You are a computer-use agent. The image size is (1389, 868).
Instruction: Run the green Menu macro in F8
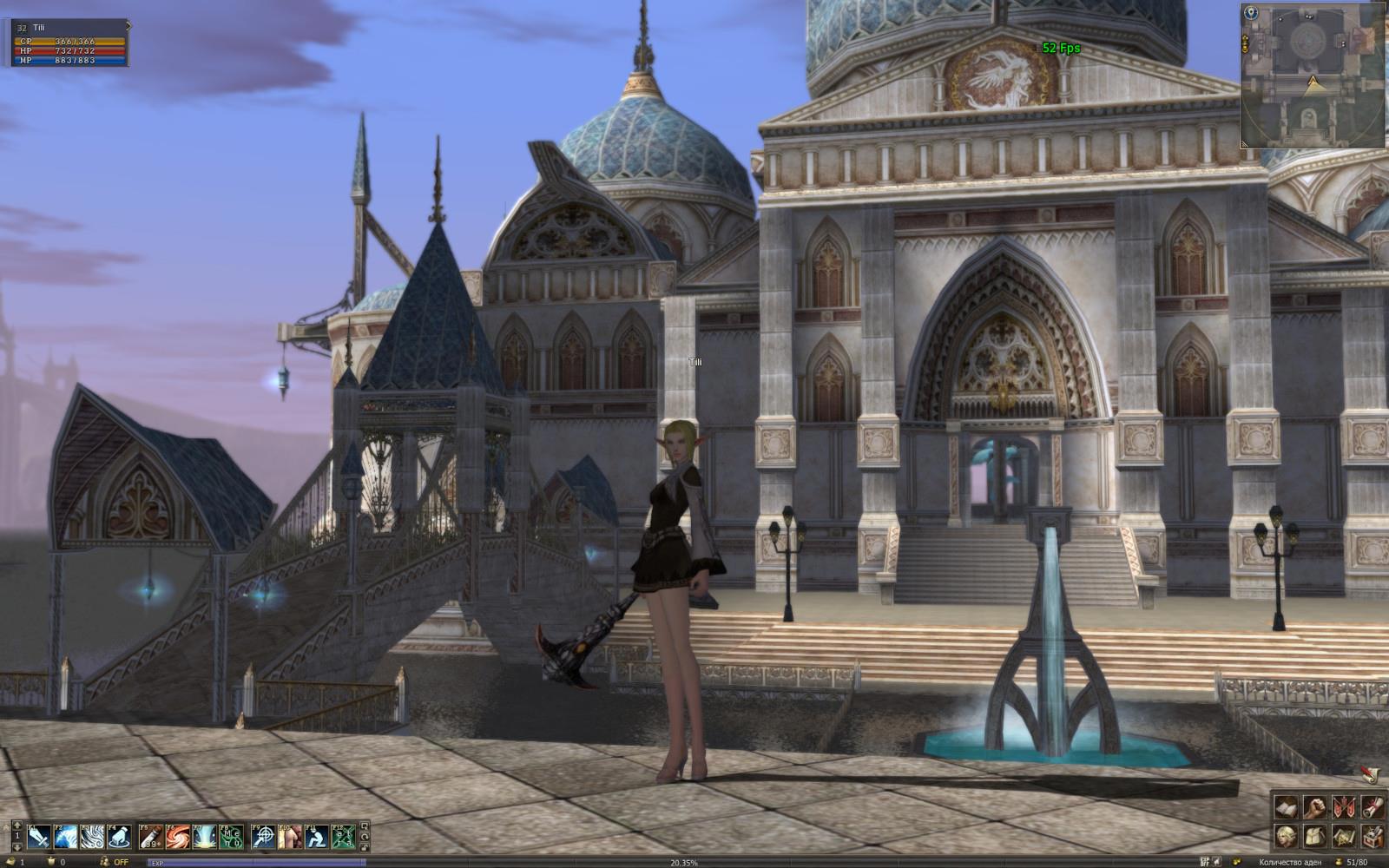tap(231, 837)
